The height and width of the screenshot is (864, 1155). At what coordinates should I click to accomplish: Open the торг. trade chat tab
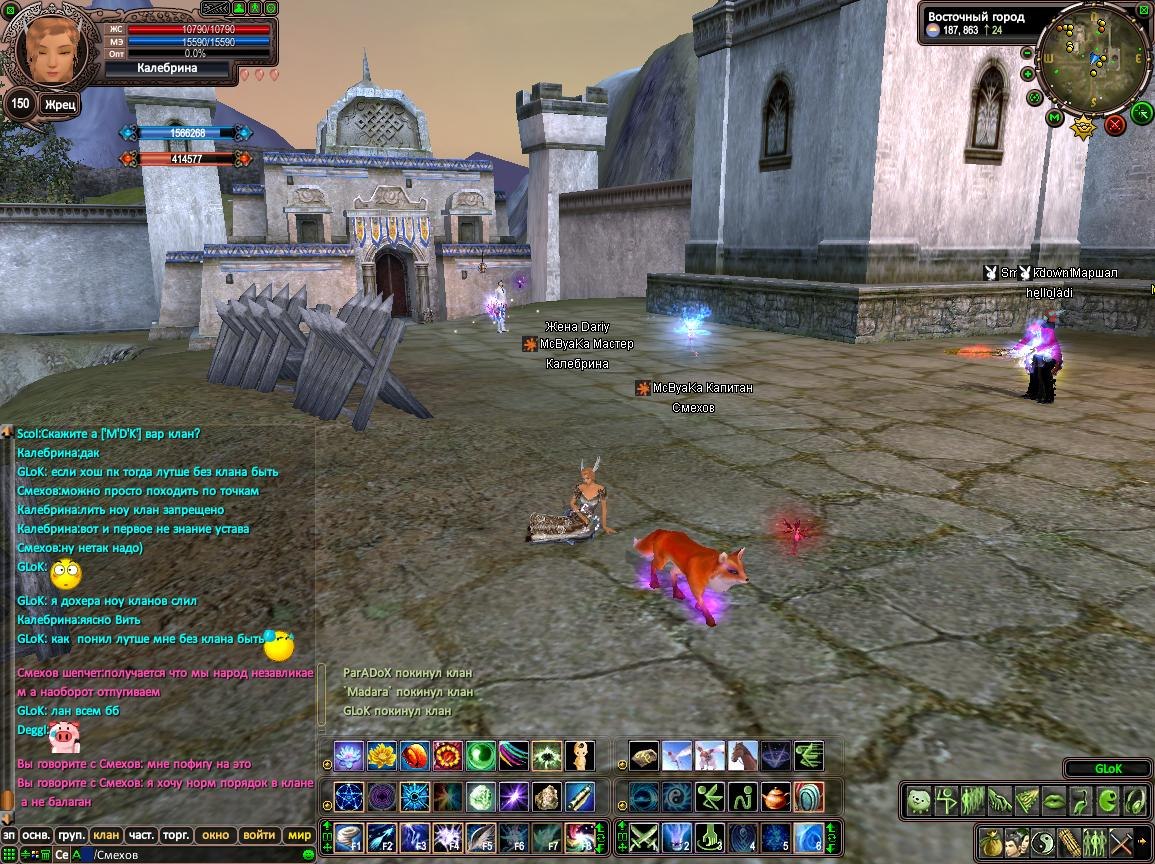point(177,835)
